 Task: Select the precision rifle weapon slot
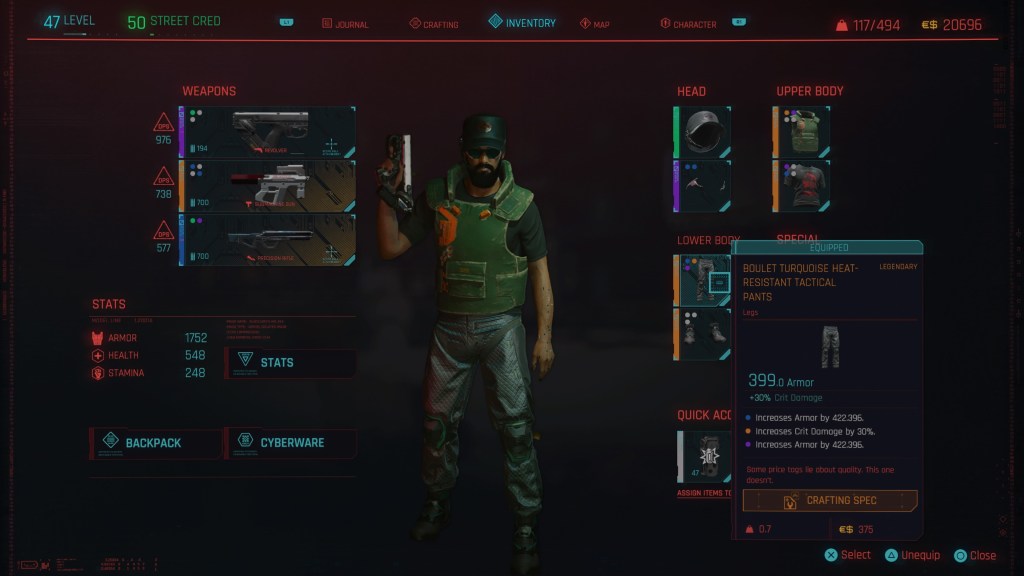click(x=267, y=240)
